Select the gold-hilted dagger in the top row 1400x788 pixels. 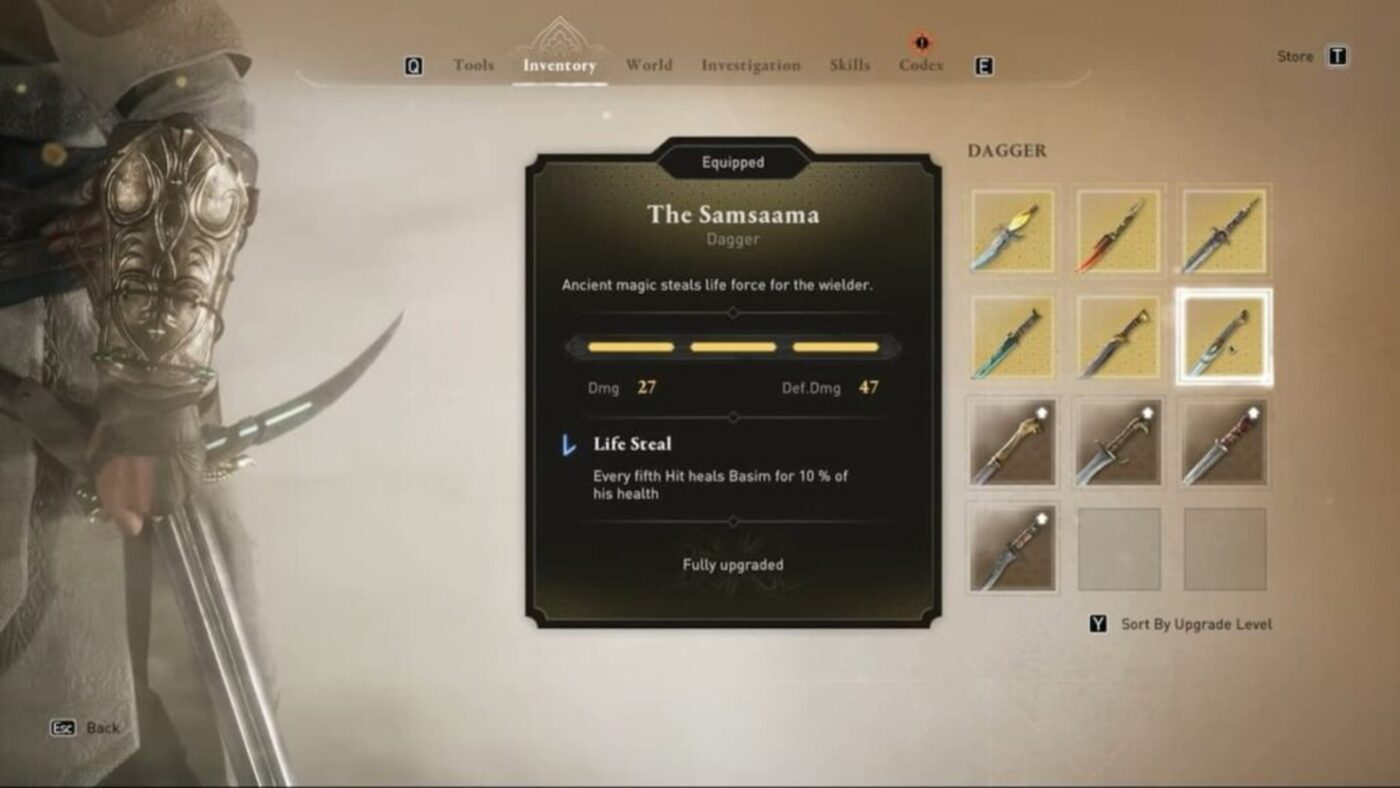pos(1011,230)
